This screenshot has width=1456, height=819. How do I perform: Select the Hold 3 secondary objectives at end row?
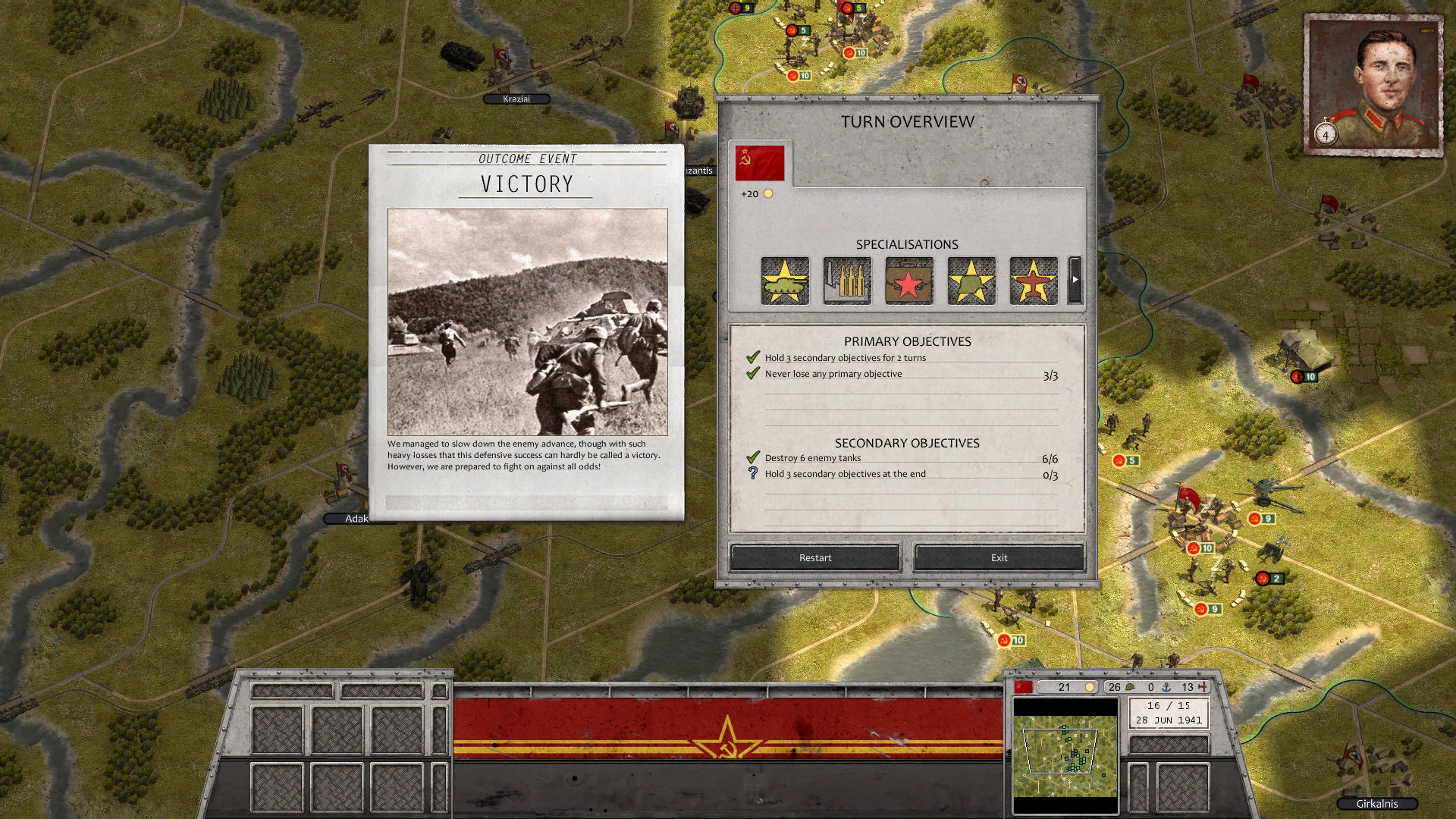coord(845,474)
